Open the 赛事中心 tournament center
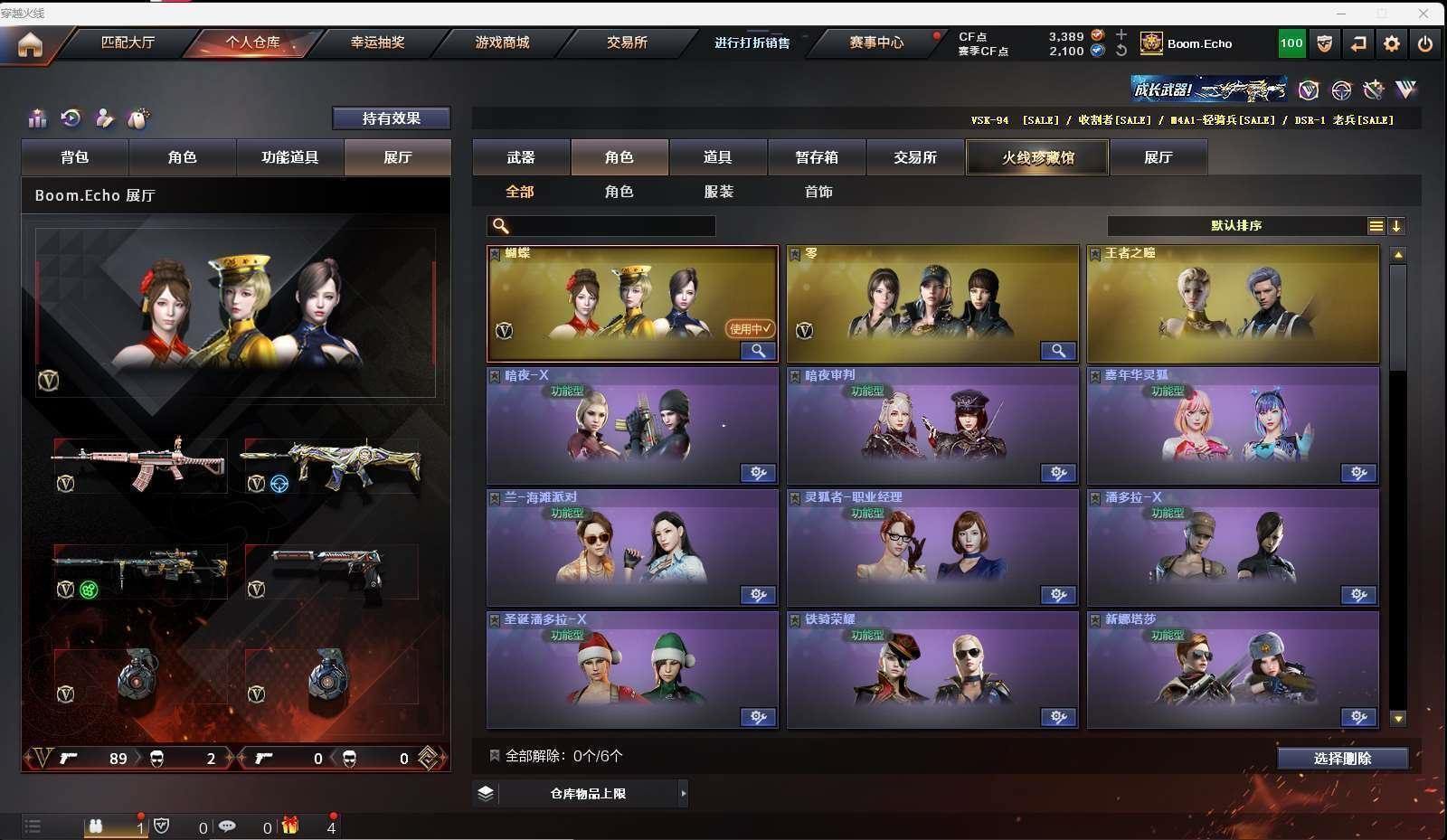 (x=875, y=42)
